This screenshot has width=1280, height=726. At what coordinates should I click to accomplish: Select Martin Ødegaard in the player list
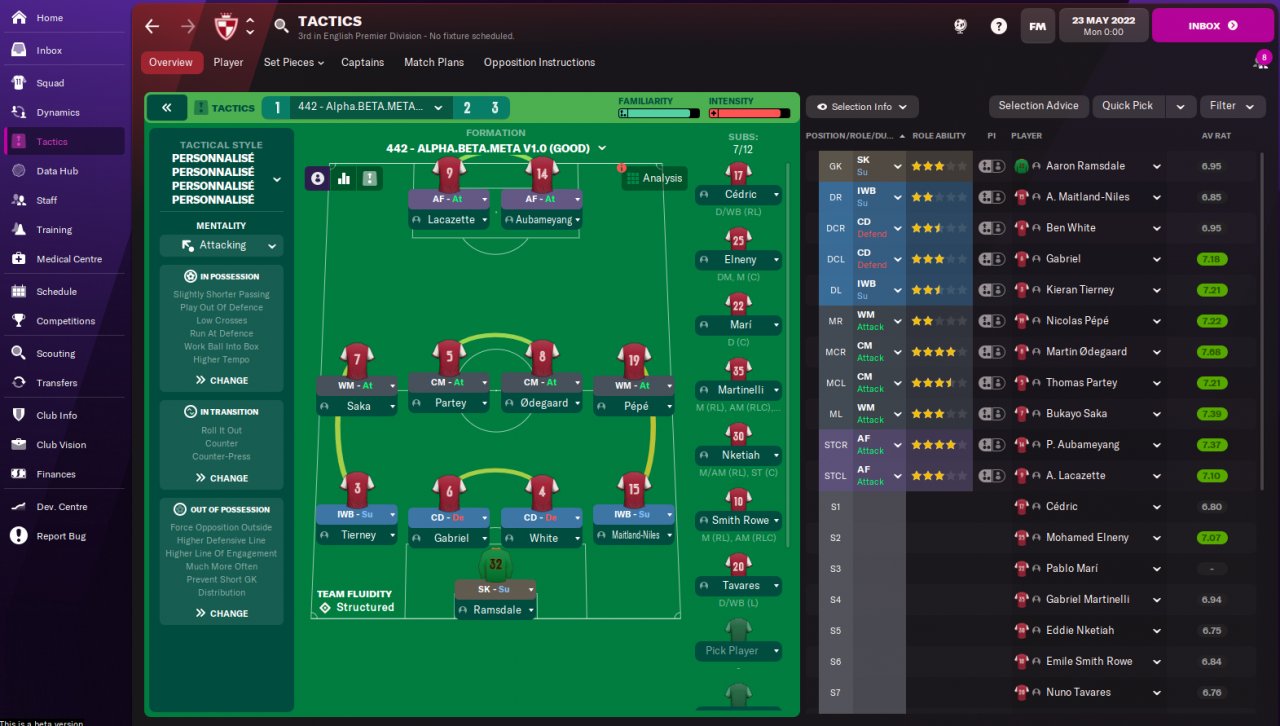click(x=1087, y=352)
